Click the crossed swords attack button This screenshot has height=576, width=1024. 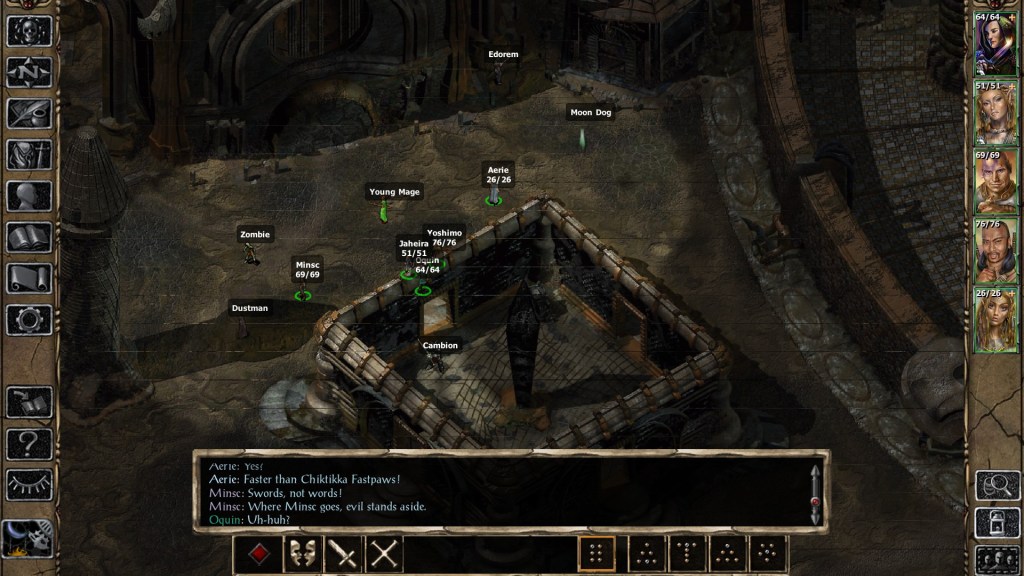click(x=384, y=555)
